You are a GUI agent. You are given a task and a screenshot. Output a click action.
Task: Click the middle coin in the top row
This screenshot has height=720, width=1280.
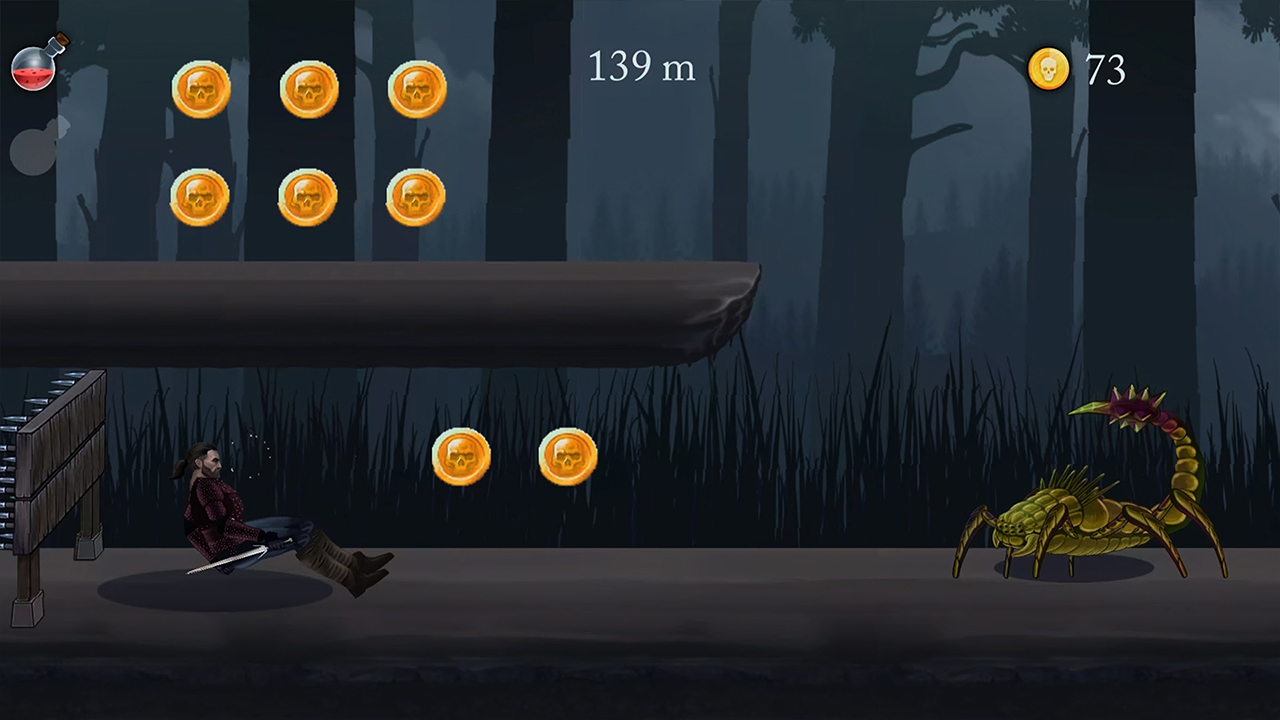310,89
